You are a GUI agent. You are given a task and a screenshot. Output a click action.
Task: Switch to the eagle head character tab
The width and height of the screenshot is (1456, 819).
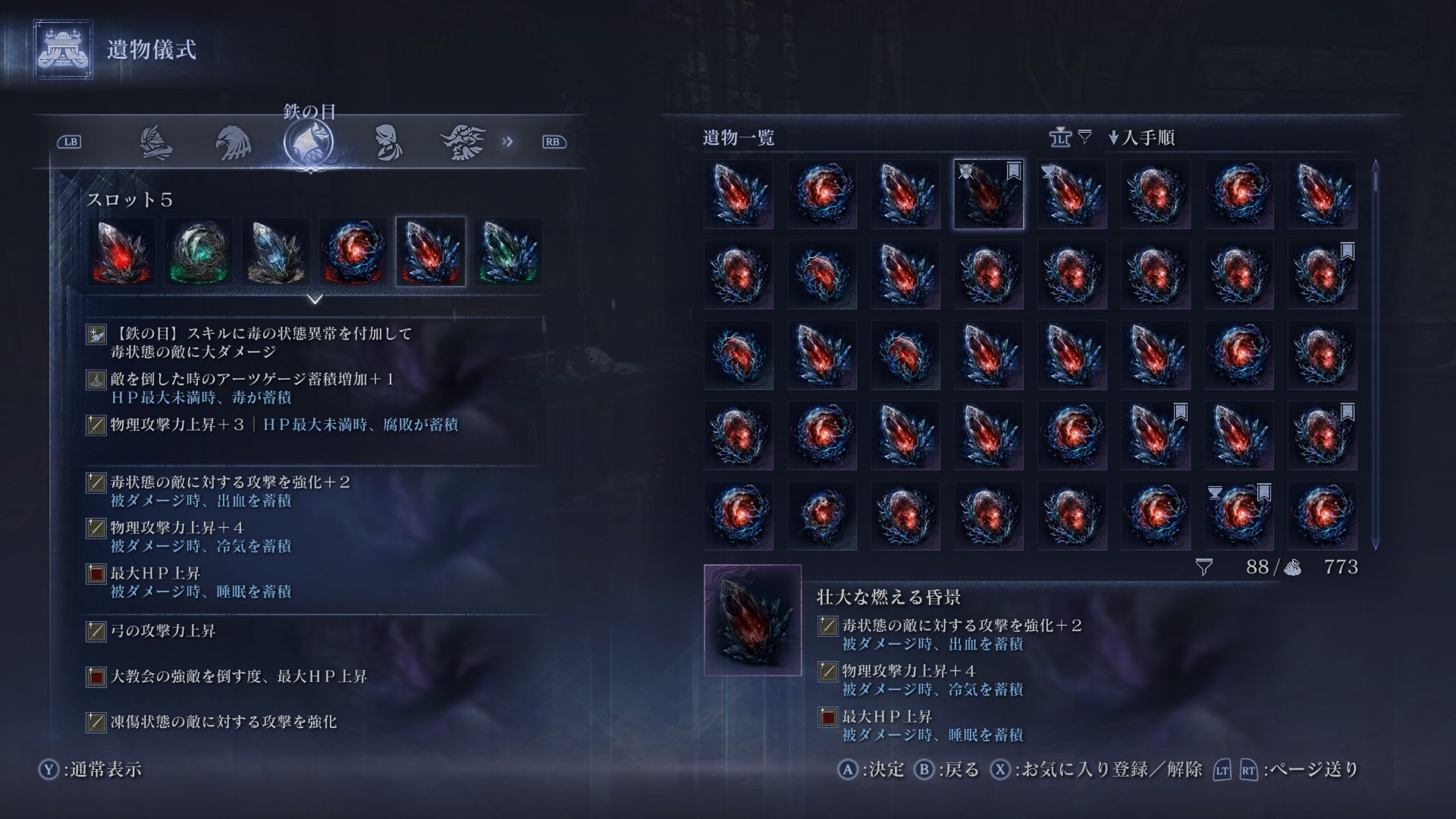click(233, 143)
